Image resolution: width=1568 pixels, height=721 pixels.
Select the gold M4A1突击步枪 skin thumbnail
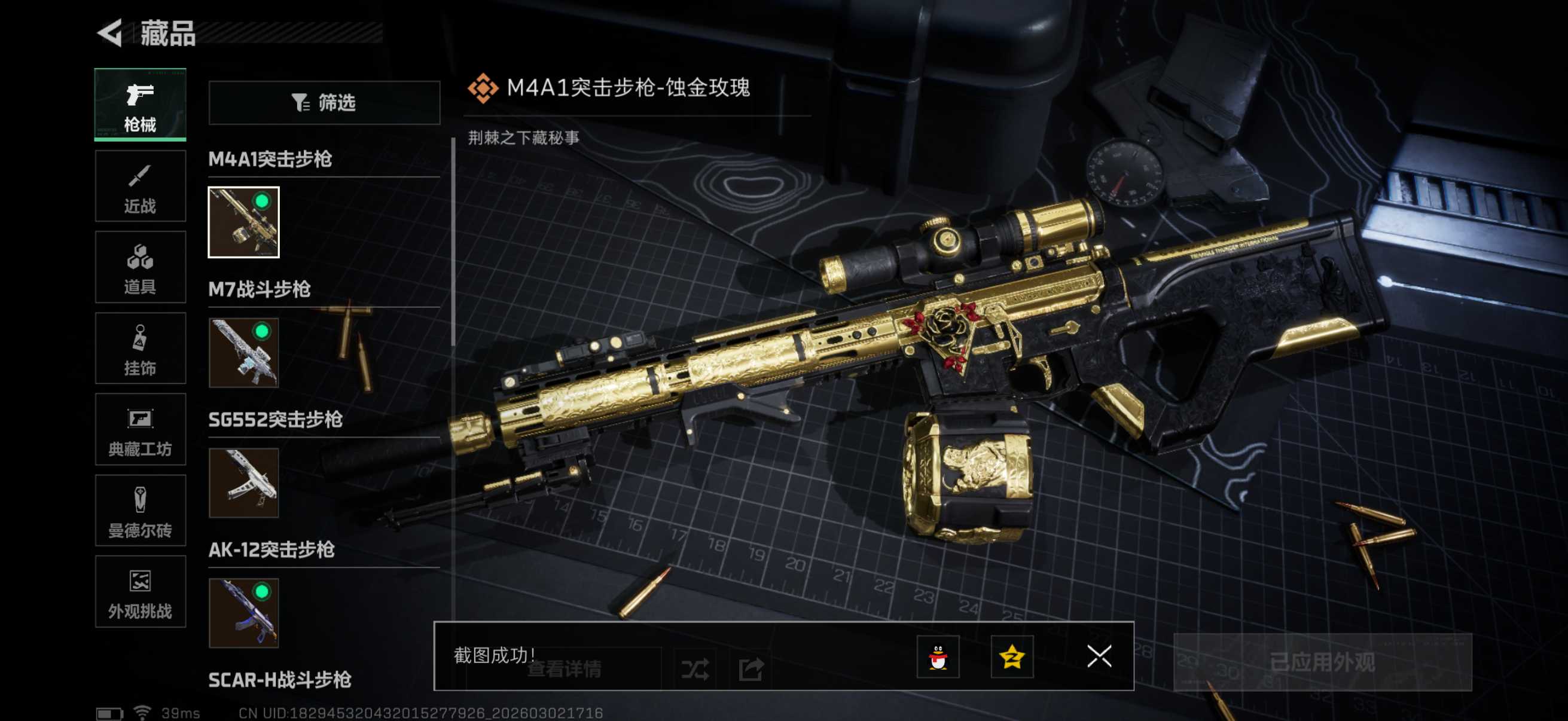(243, 222)
